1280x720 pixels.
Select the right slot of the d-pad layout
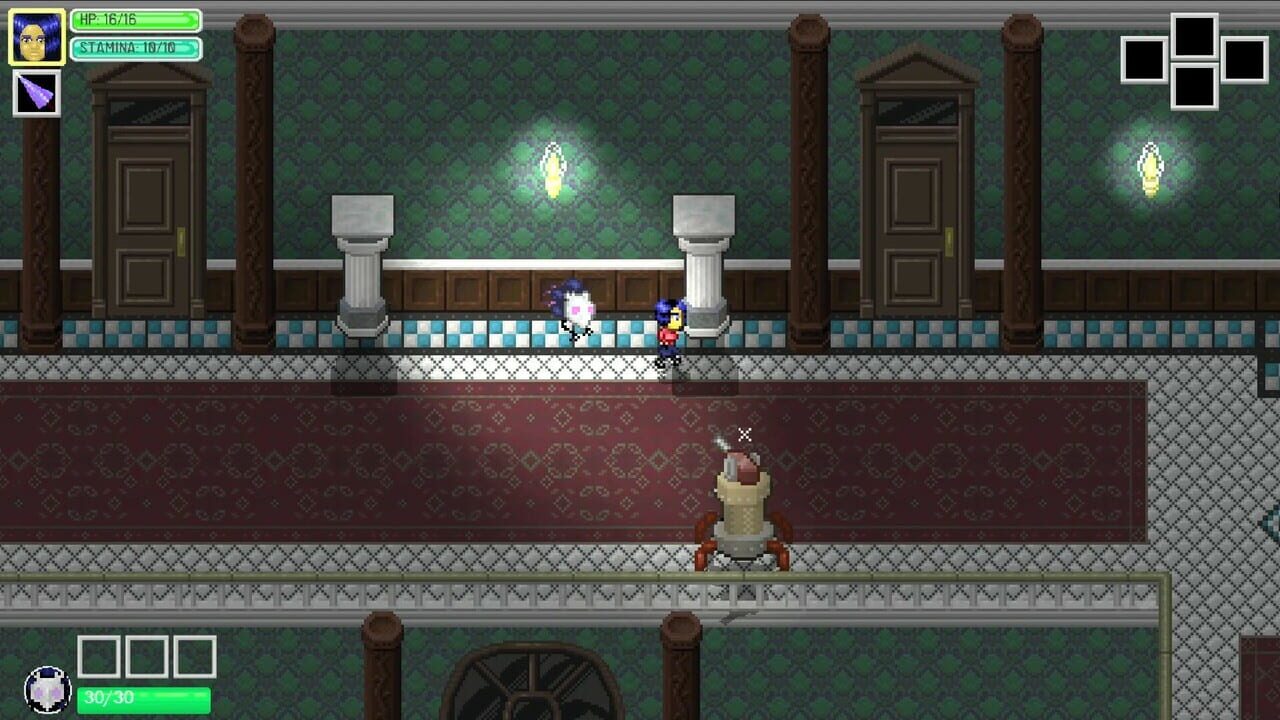(x=1244, y=60)
